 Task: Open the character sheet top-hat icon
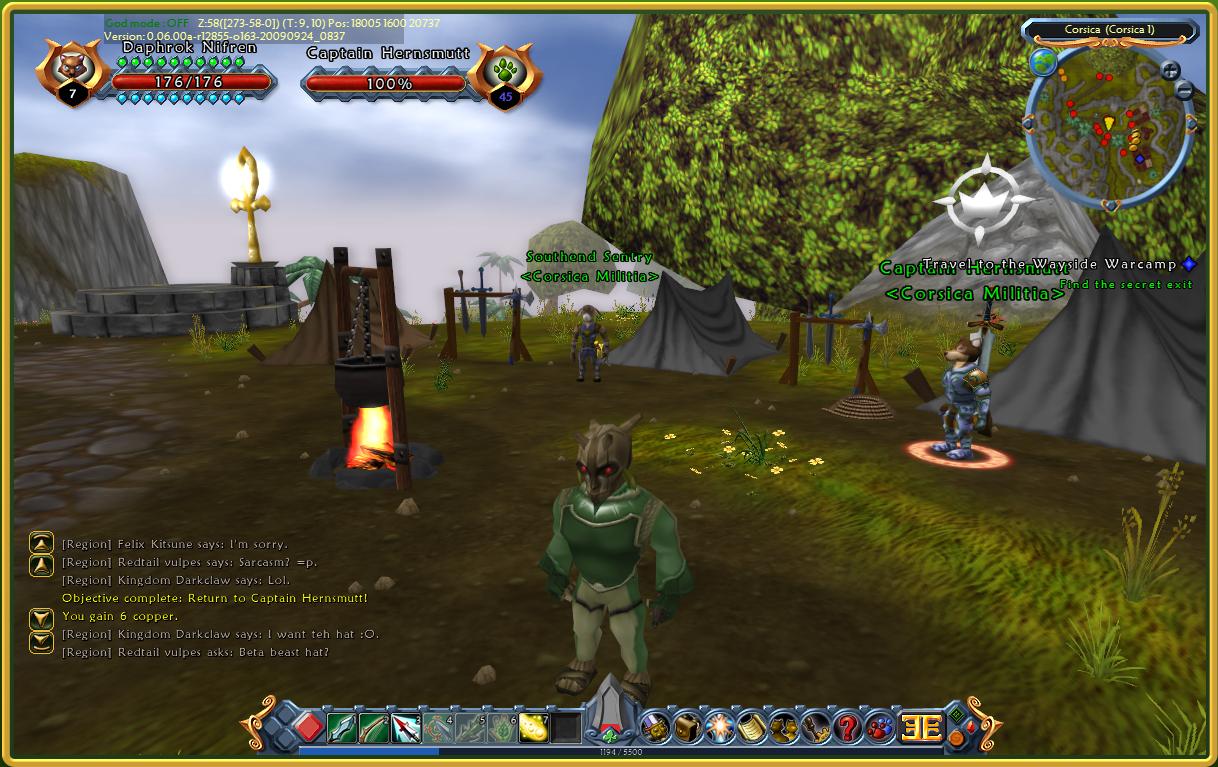click(x=655, y=727)
